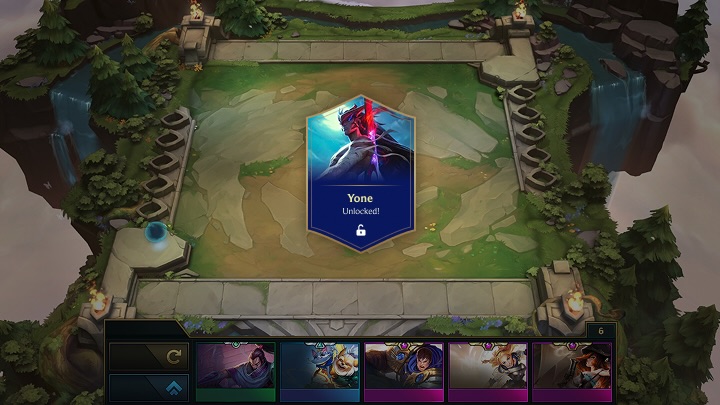Buy the red-haired champion wearing a hat
720x405 pixels.
(571, 370)
